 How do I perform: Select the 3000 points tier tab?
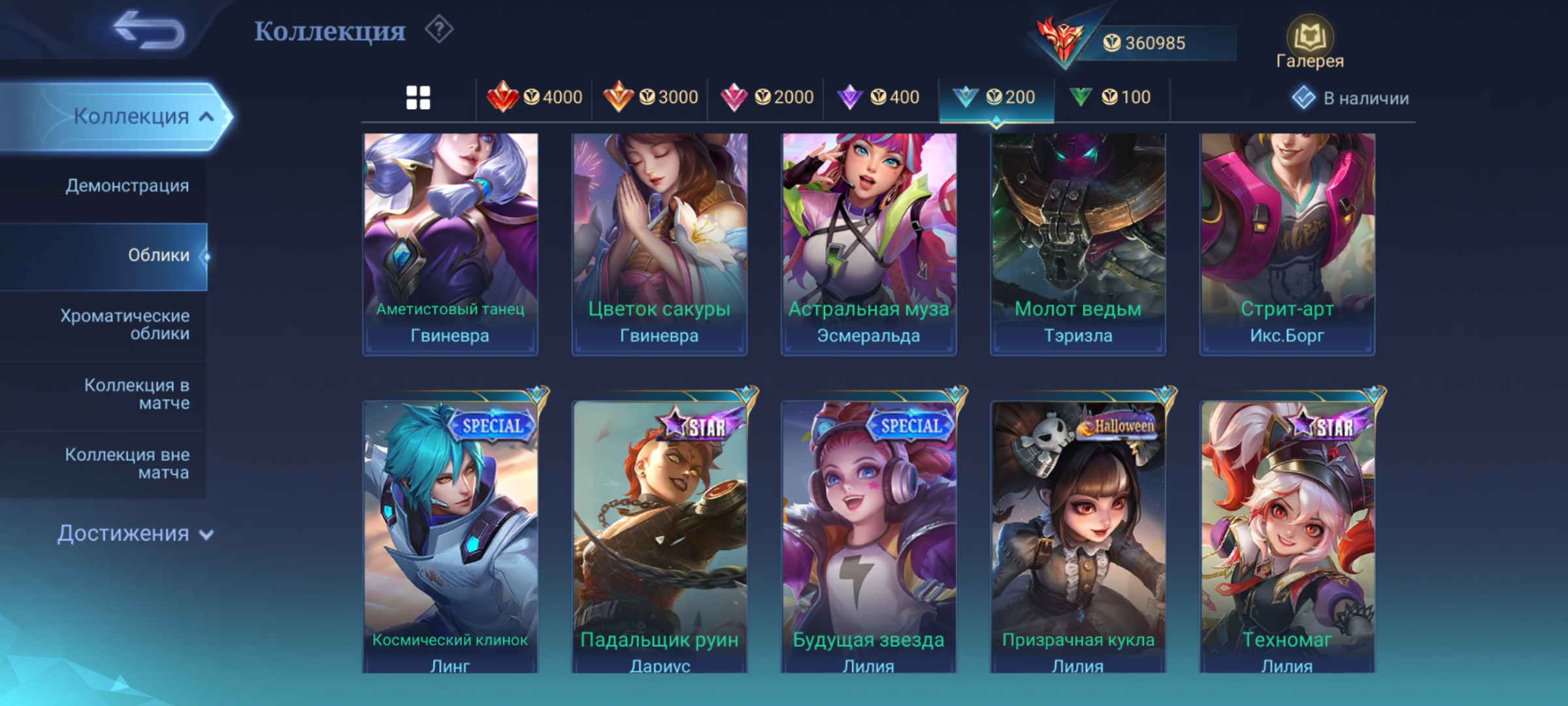(x=650, y=98)
